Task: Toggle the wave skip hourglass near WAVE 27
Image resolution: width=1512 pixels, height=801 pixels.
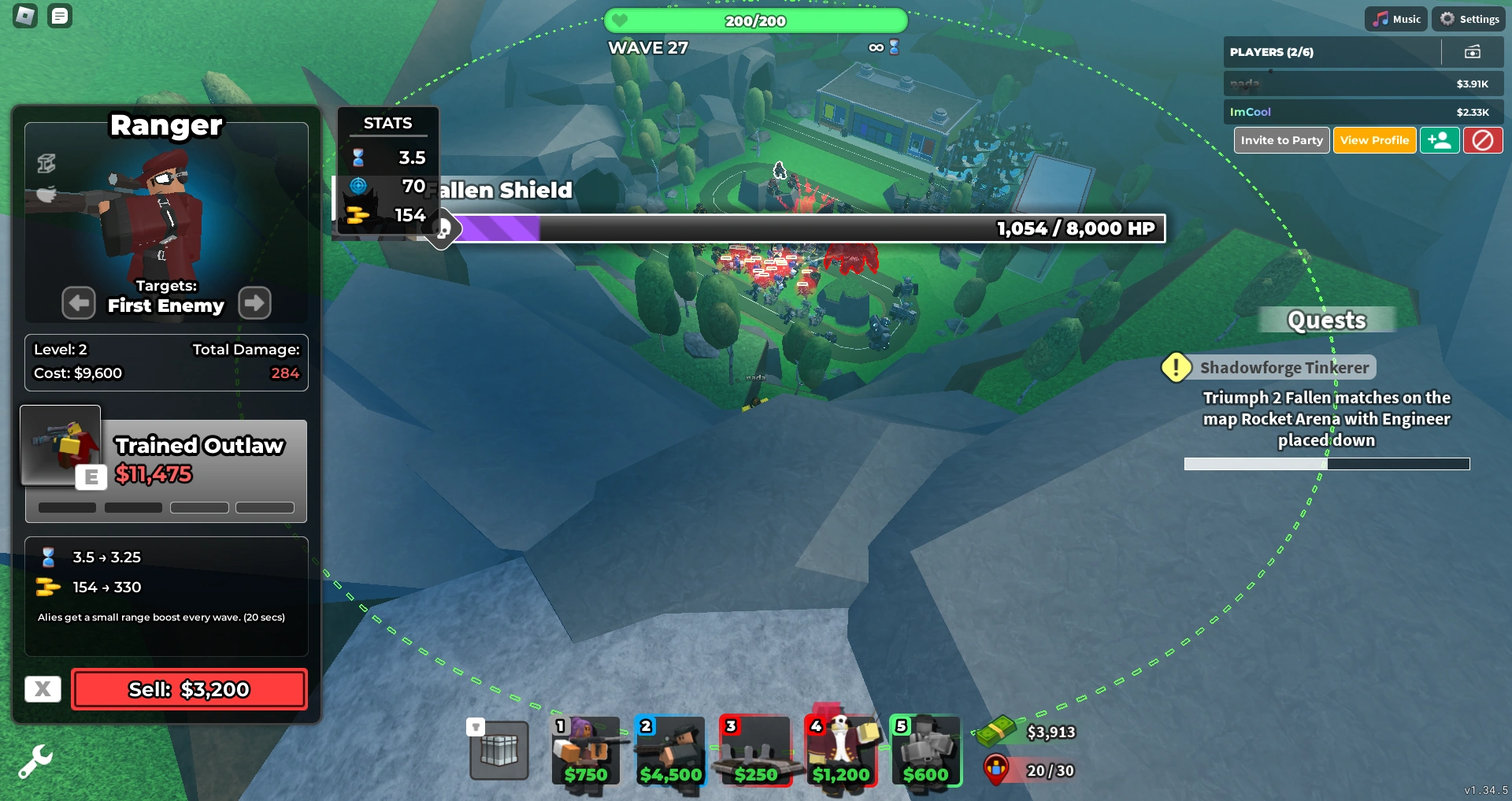Action: click(x=893, y=46)
